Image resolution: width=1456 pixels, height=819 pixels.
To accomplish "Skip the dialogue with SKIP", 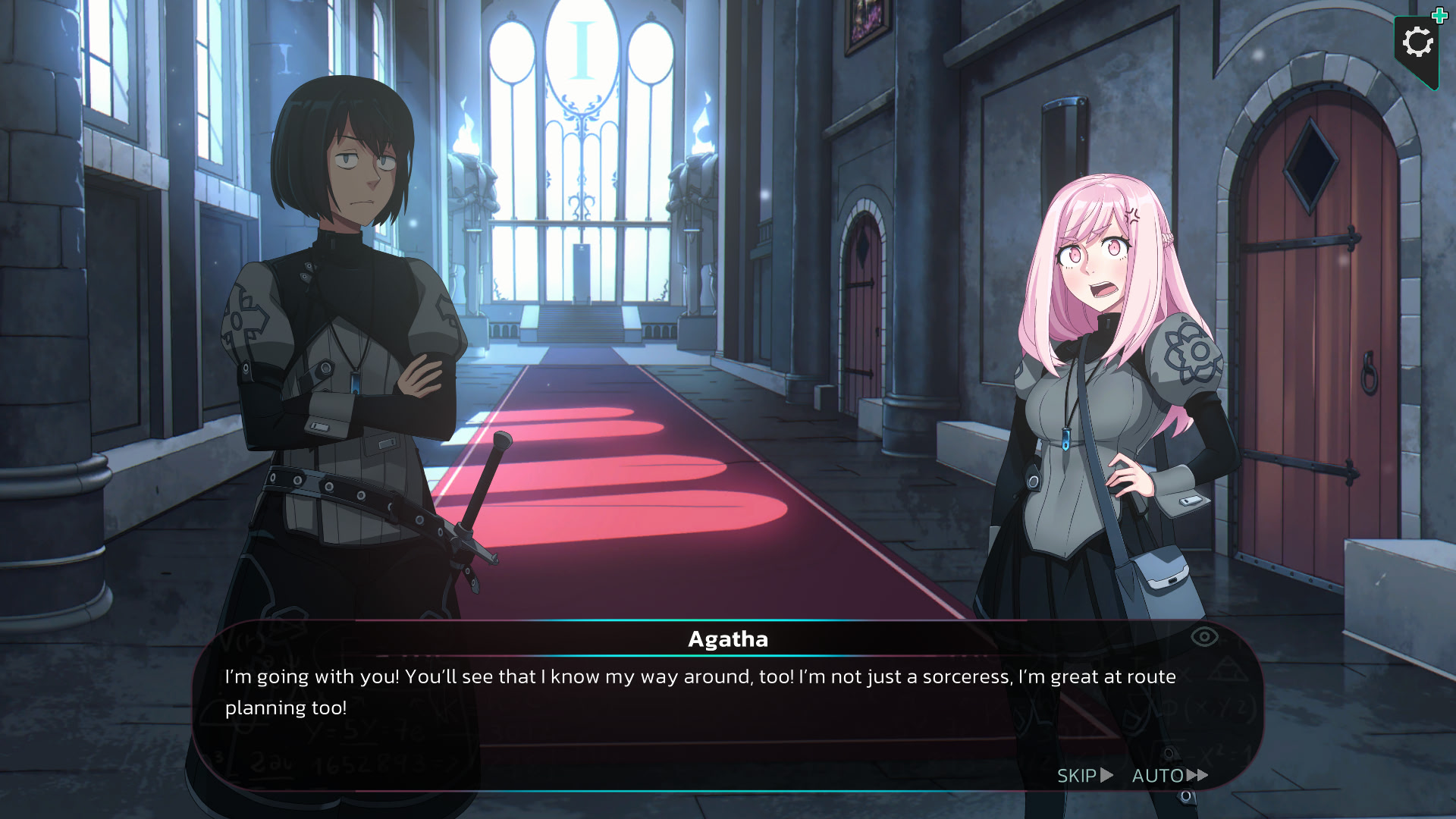I will click(1084, 776).
